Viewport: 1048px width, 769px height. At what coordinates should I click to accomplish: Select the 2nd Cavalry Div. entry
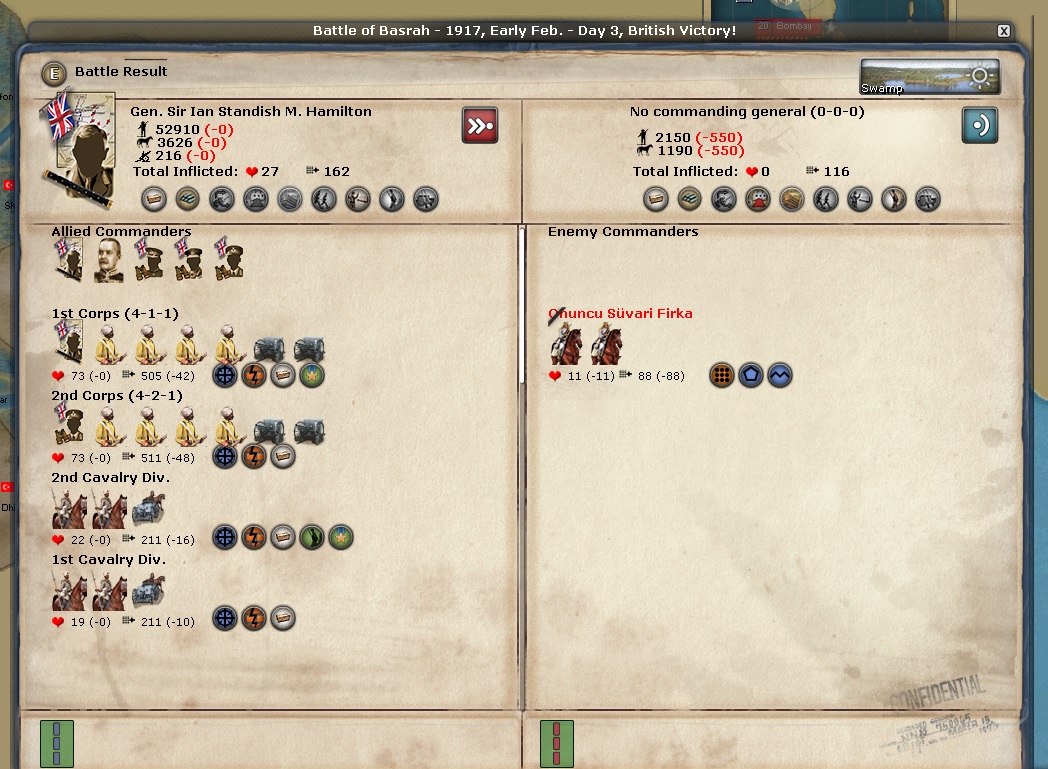[x=108, y=478]
